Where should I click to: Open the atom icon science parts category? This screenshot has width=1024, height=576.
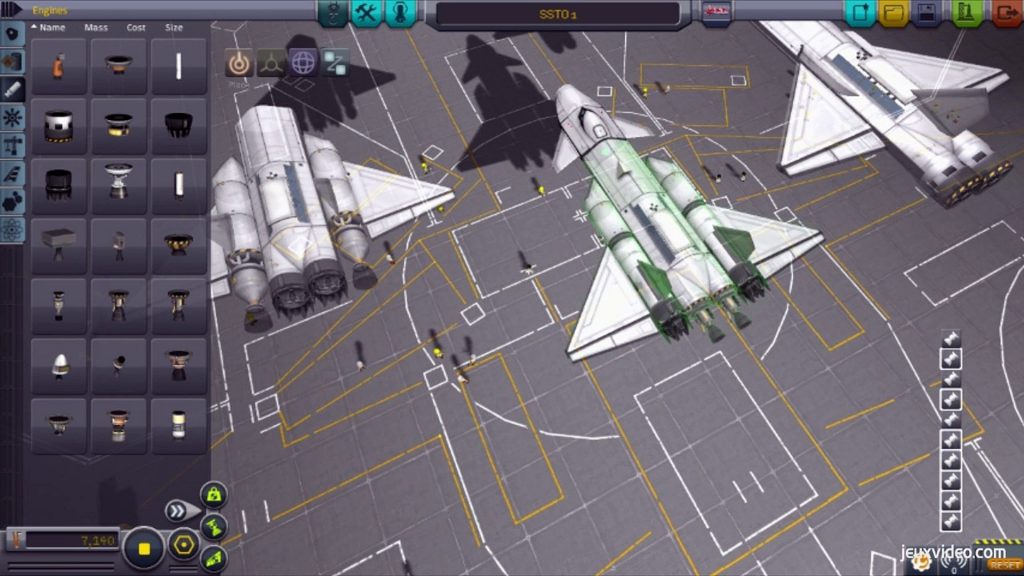(x=12, y=229)
